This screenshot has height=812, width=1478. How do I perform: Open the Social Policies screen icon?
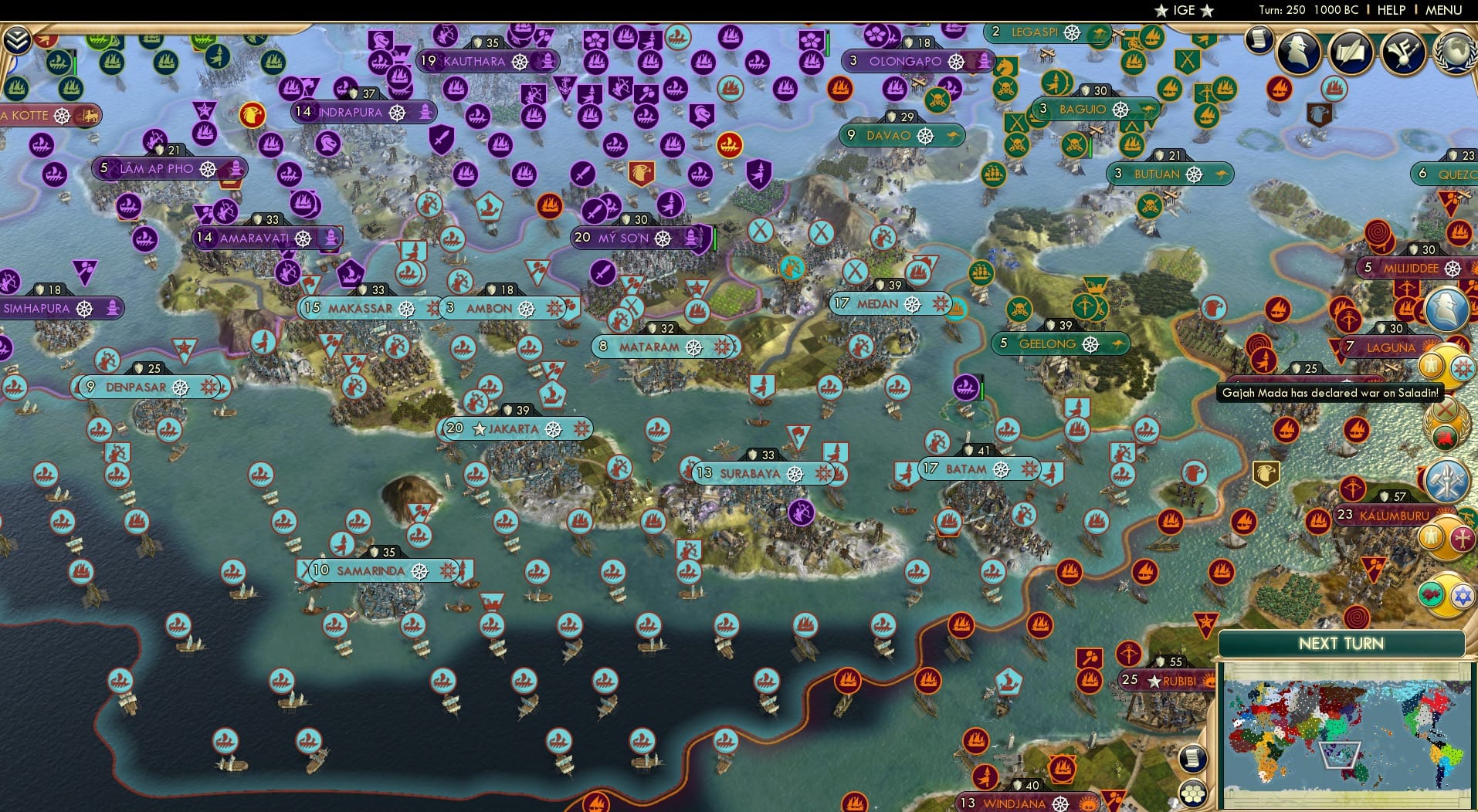[1403, 54]
